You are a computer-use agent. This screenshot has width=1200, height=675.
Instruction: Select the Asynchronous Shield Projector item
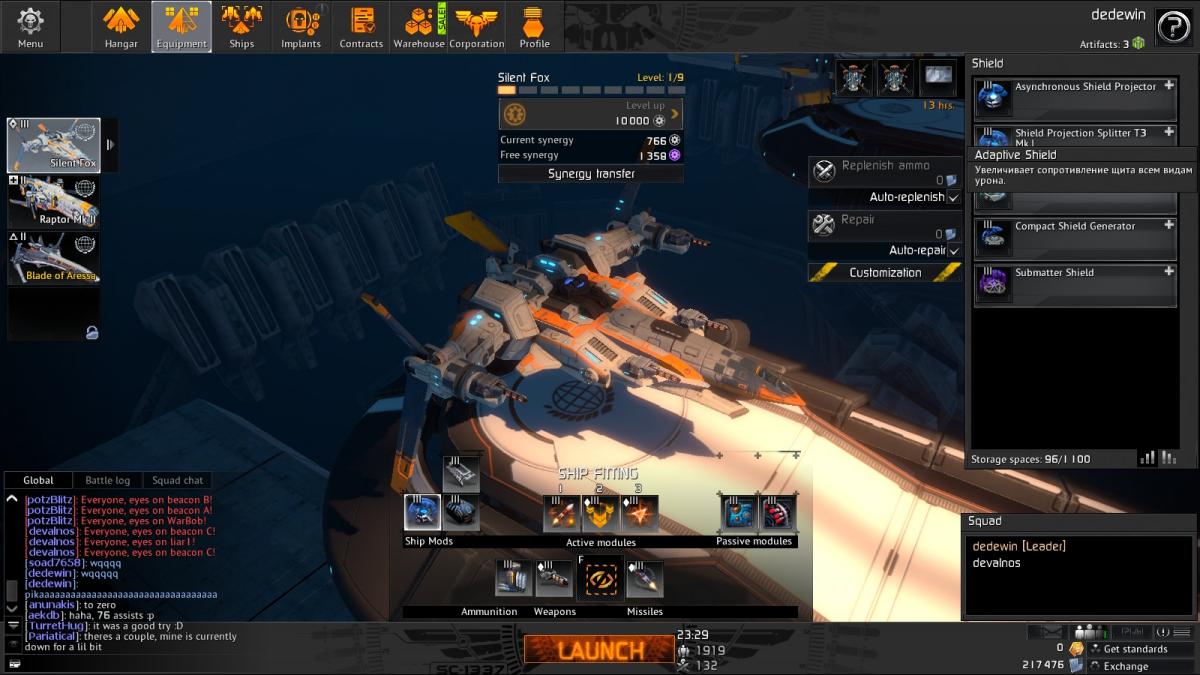coord(1075,98)
